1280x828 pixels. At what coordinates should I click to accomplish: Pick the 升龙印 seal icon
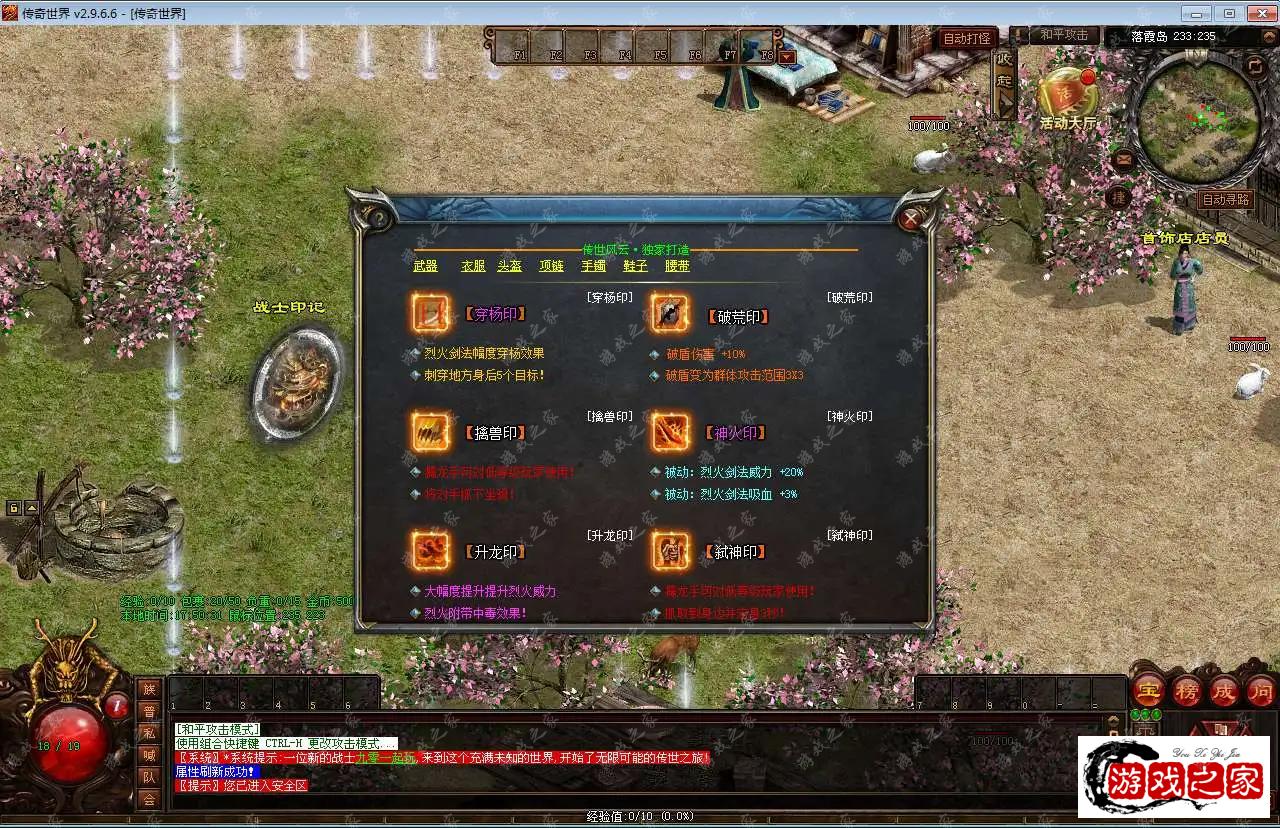(431, 550)
